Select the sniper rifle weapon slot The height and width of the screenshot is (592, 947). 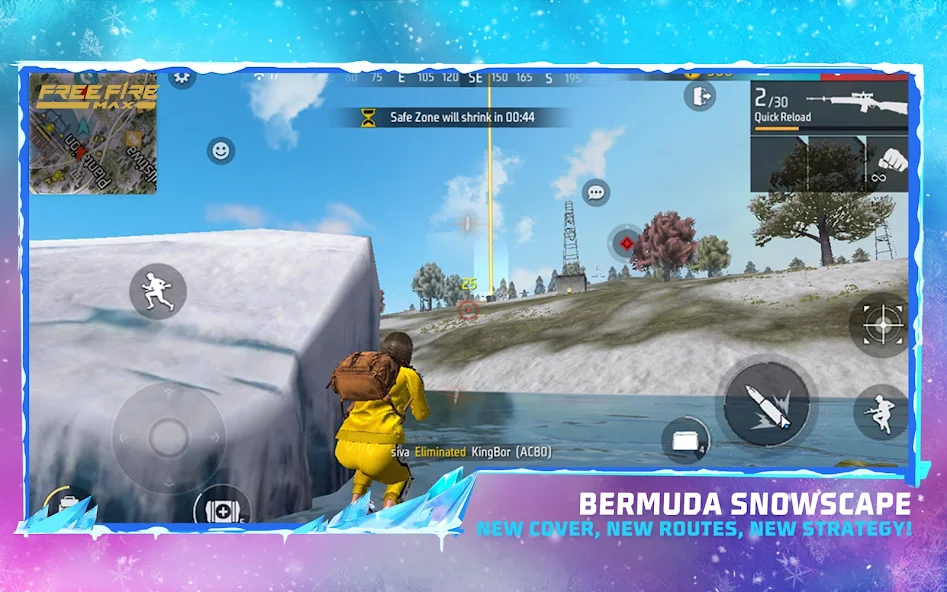point(830,106)
